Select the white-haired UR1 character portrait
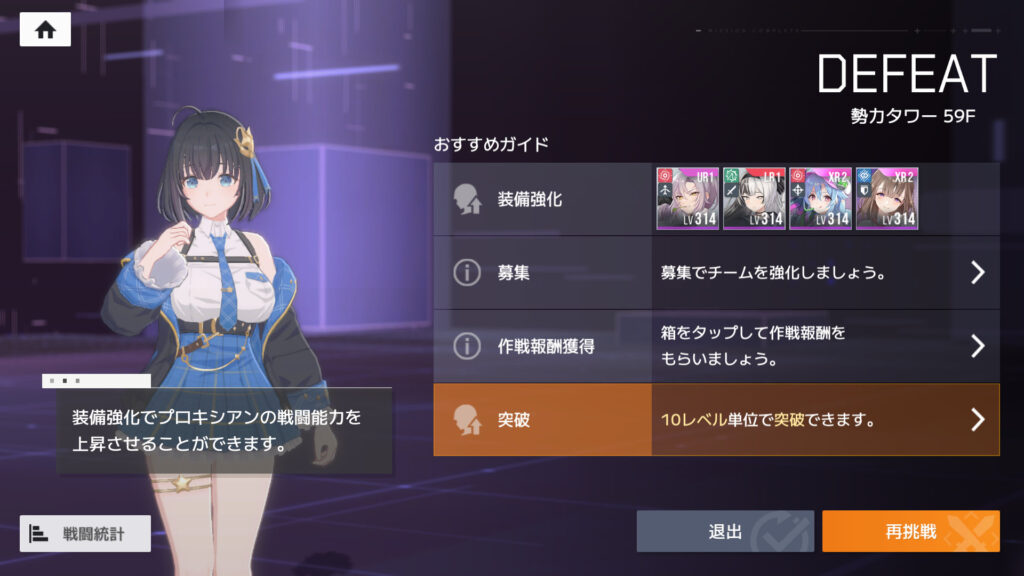The width and height of the screenshot is (1024, 576). (x=753, y=199)
